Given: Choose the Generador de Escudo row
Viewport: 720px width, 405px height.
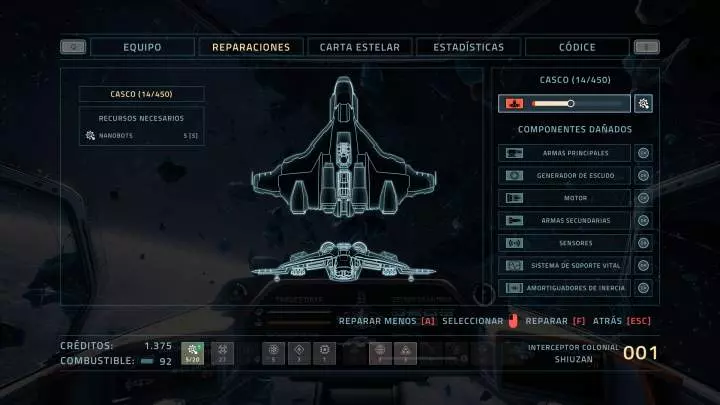Looking at the screenshot, I should point(564,176).
